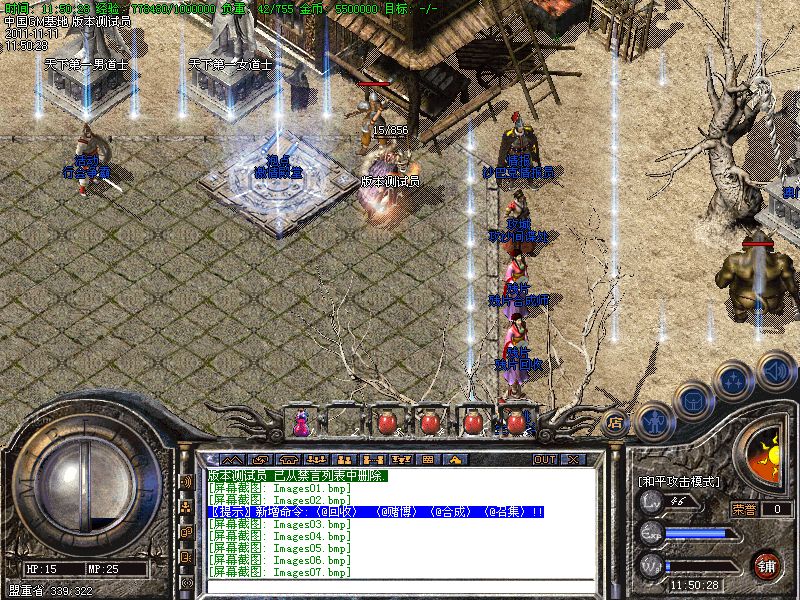Open the bag inventory icon
The height and width of the screenshot is (600, 800).
pos(692,402)
